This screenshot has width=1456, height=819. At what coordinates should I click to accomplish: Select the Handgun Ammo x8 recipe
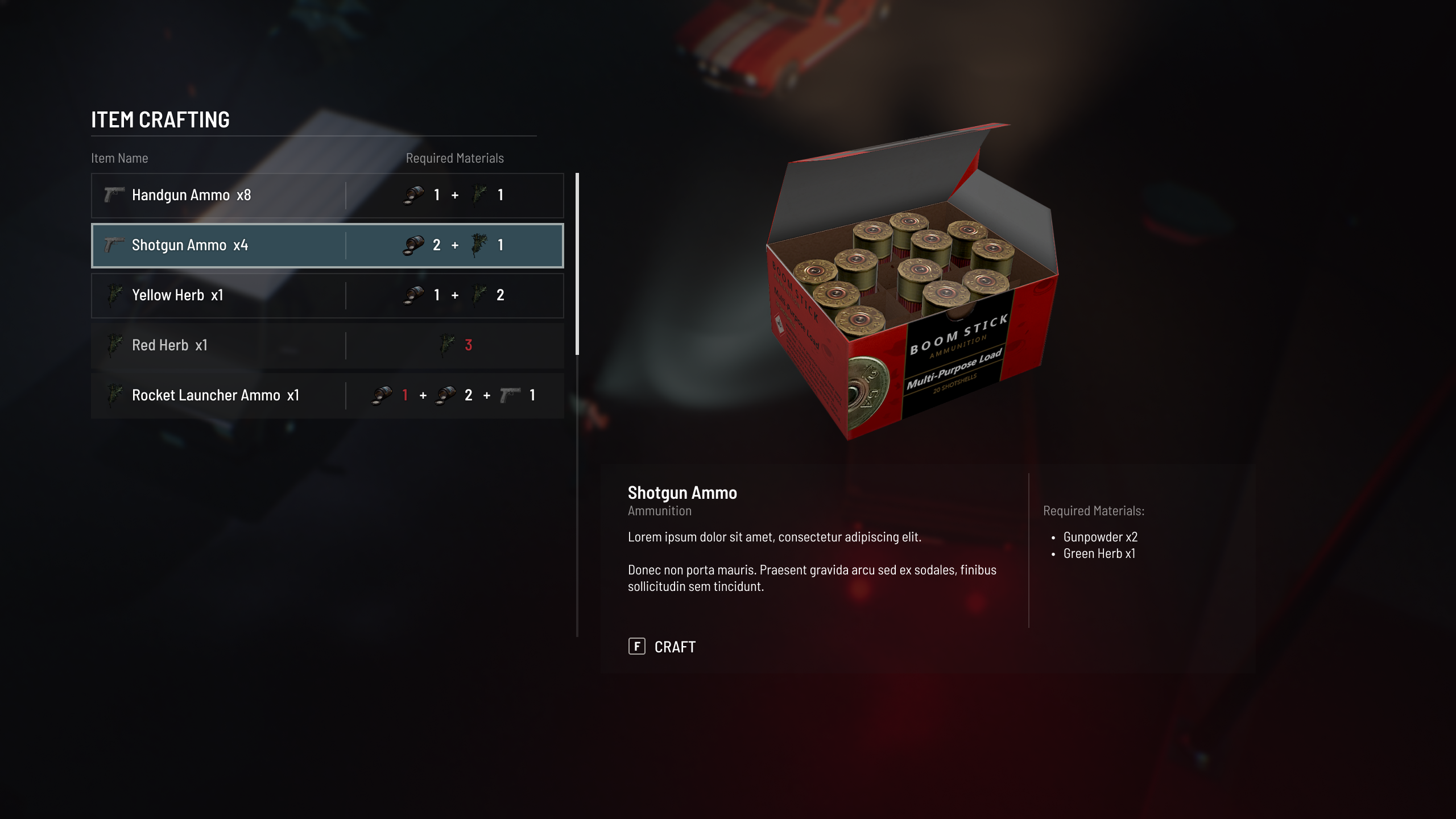click(x=327, y=195)
